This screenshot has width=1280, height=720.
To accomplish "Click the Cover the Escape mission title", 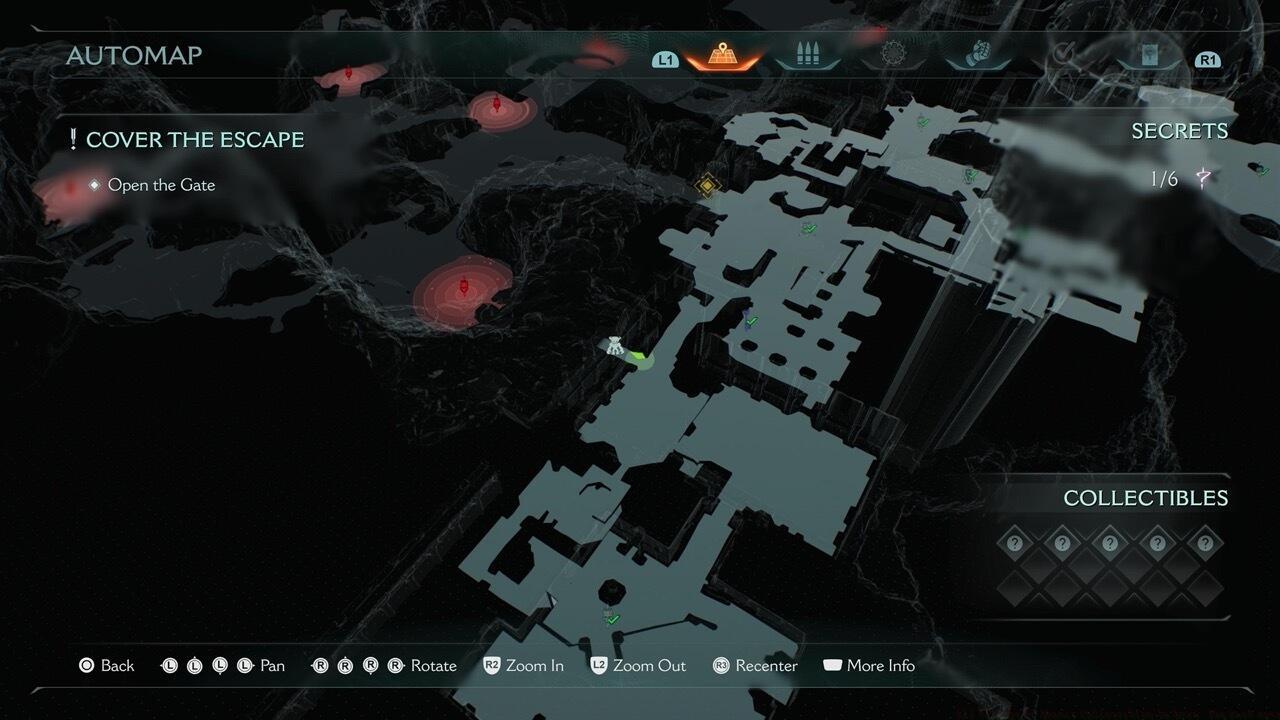I will pos(194,140).
